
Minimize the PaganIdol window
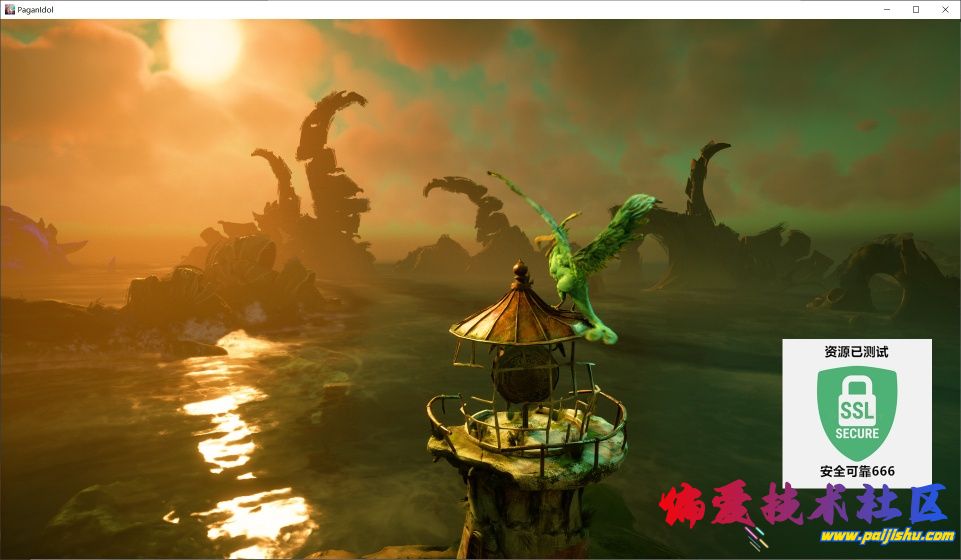tap(887, 9)
